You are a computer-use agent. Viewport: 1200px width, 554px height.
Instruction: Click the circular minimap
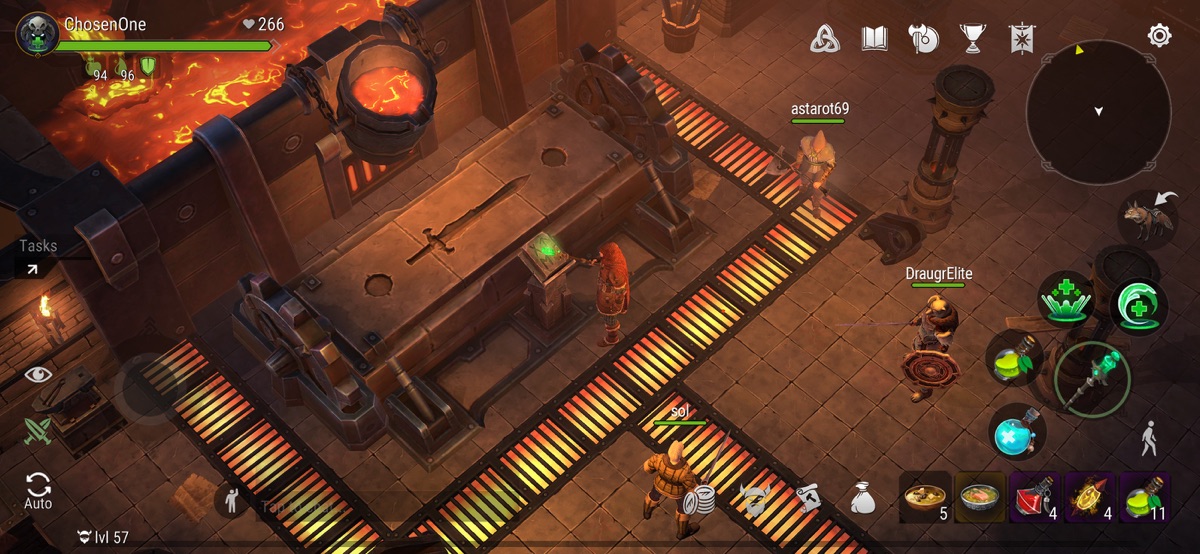tap(1098, 112)
